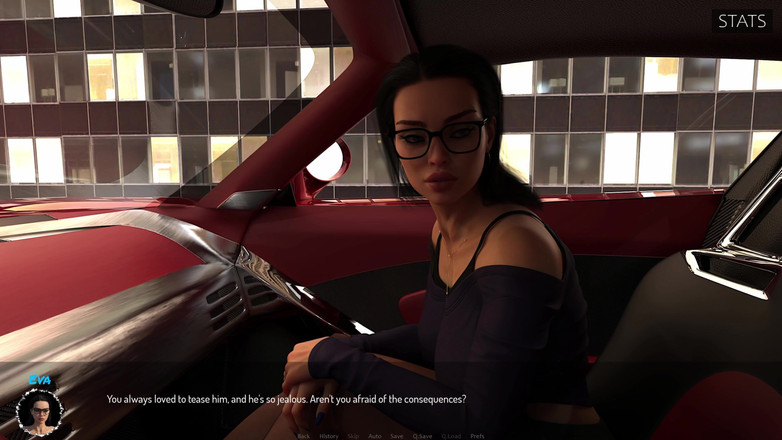Open the Save menu
Image resolution: width=782 pixels, height=440 pixels.
point(397,436)
